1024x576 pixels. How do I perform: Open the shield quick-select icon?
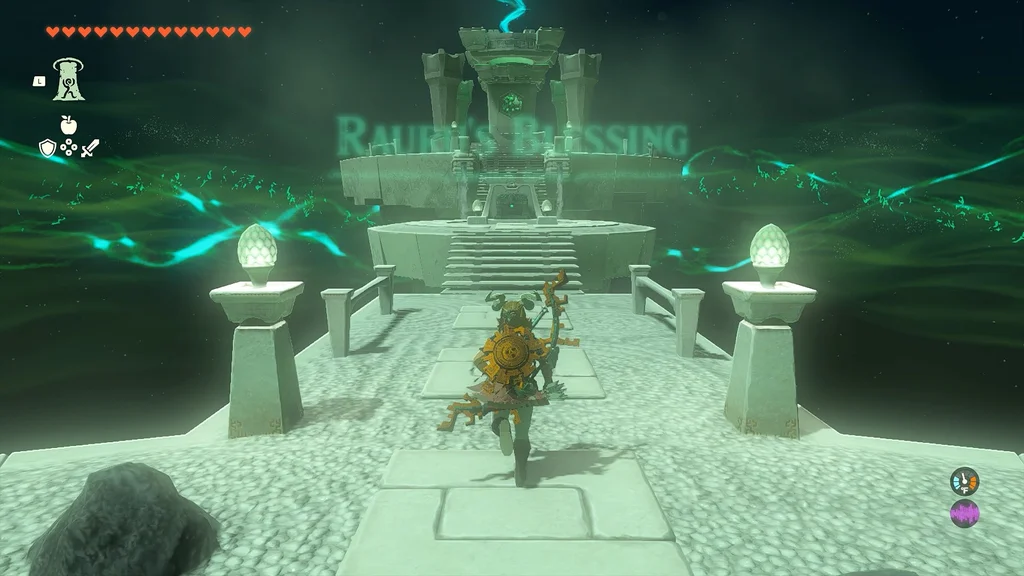pos(47,148)
